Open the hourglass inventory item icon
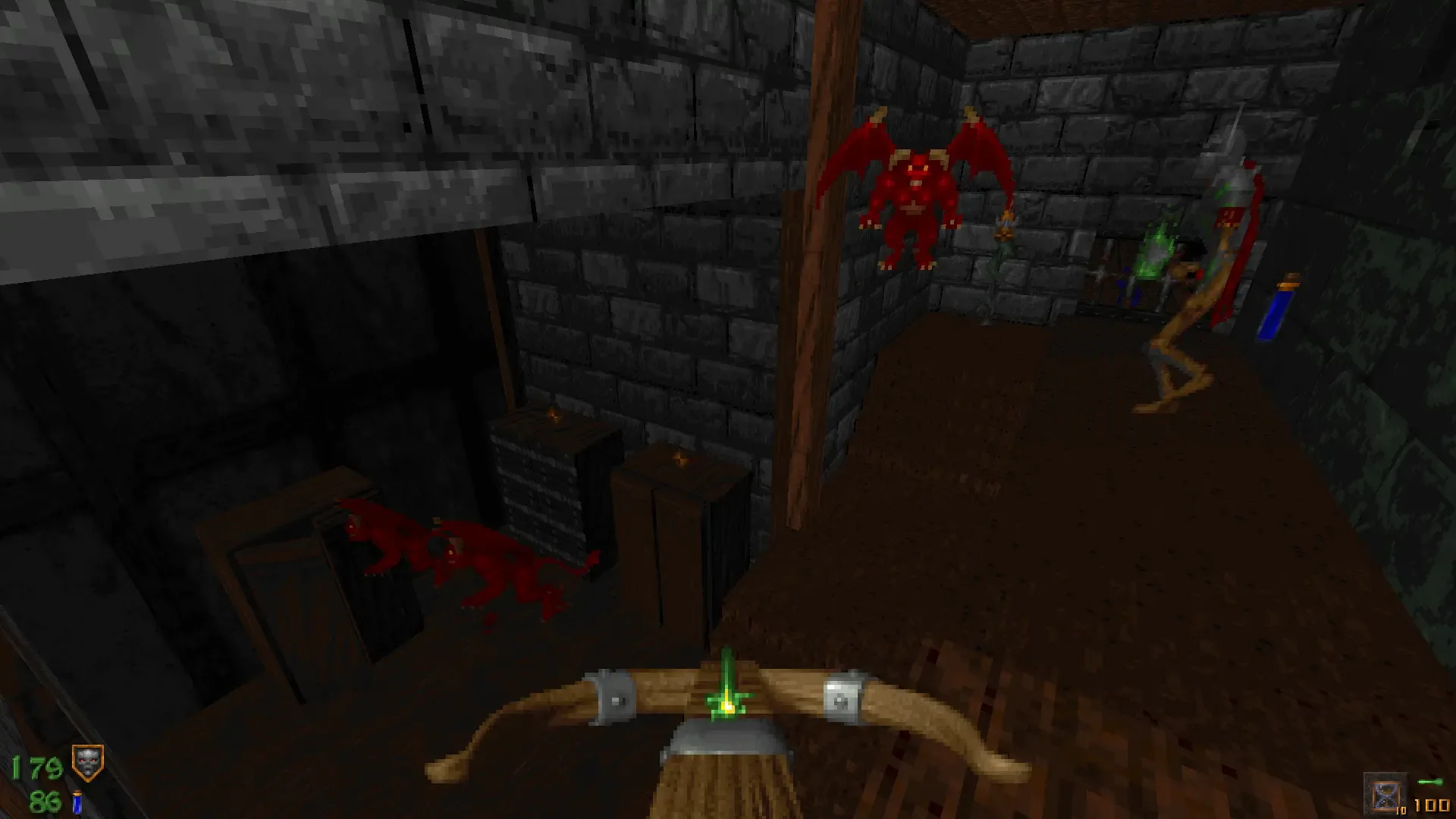Viewport: 1456px width, 819px height. pos(1386,794)
